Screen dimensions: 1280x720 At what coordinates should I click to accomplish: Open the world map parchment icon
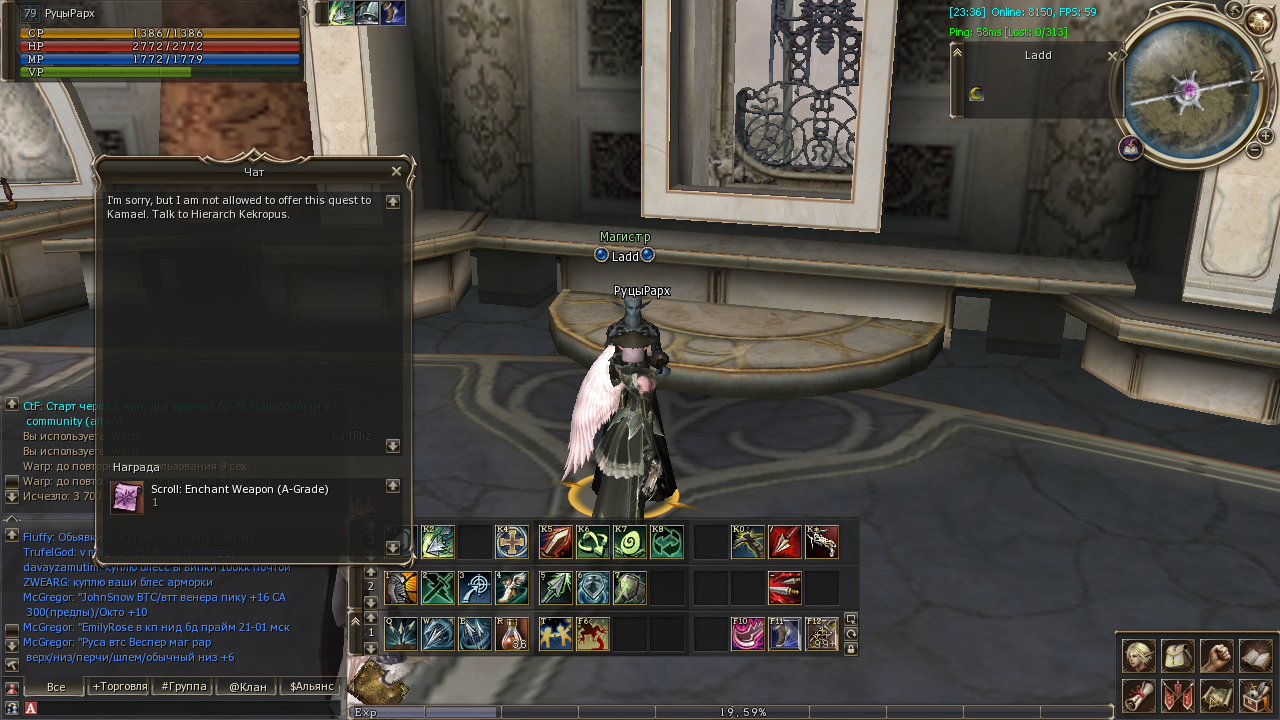coord(1217,695)
